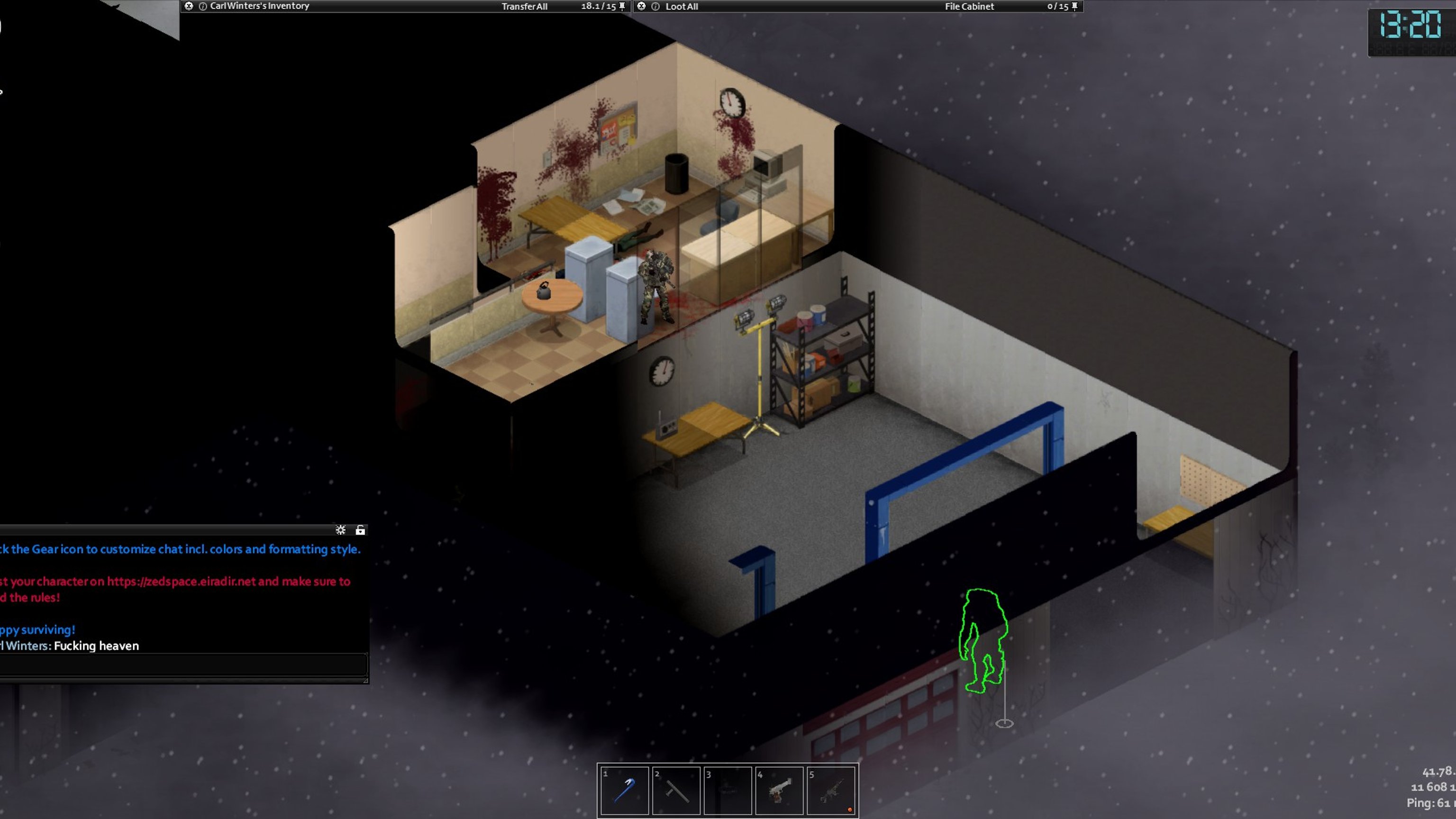Loot All from the File Cabinet

tap(682, 6)
